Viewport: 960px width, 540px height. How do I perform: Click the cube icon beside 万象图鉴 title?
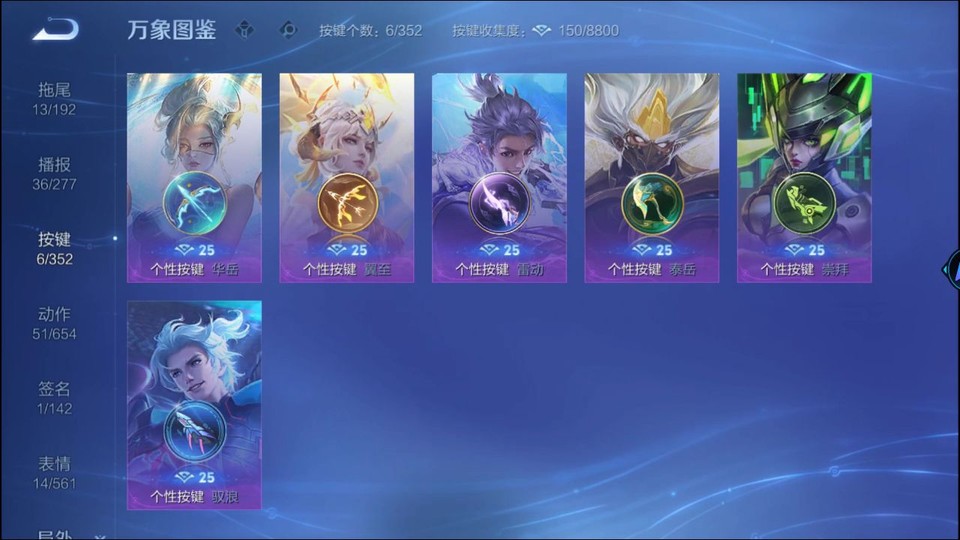point(244,30)
